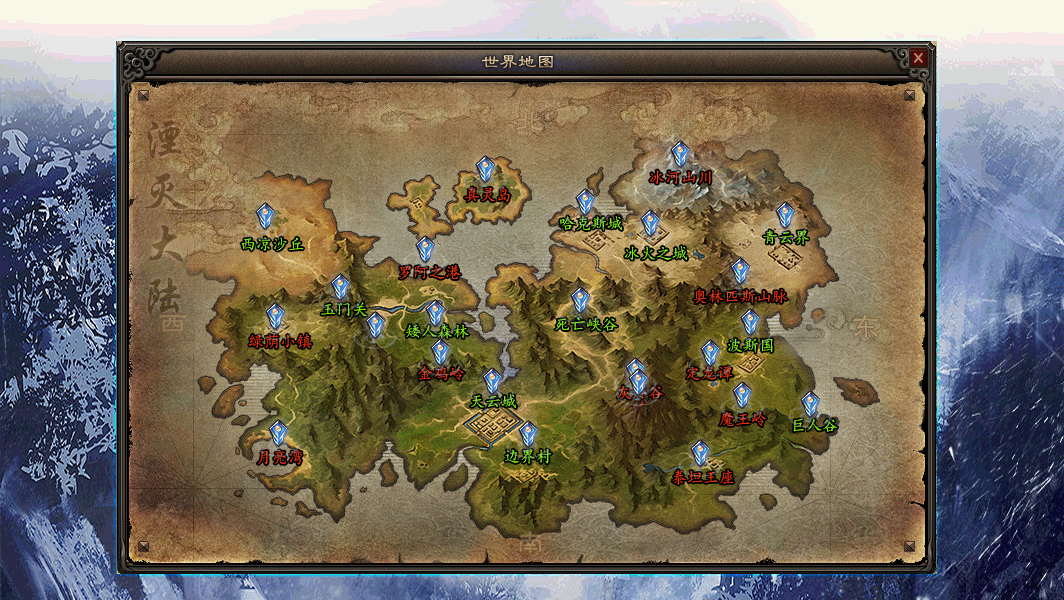Click the 玉门关 crystal marker
Image resolution: width=1064 pixels, height=600 pixels.
point(341,287)
